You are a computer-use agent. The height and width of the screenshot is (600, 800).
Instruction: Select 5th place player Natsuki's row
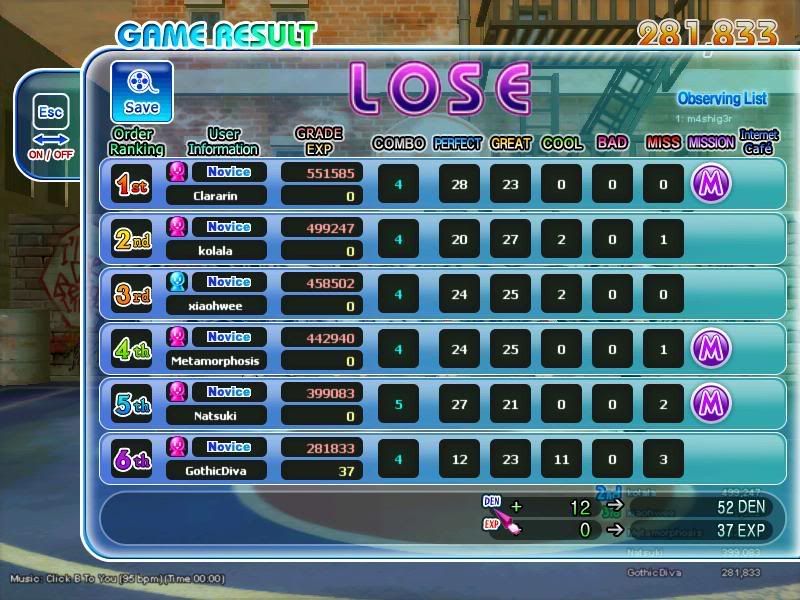pyautogui.click(x=445, y=404)
